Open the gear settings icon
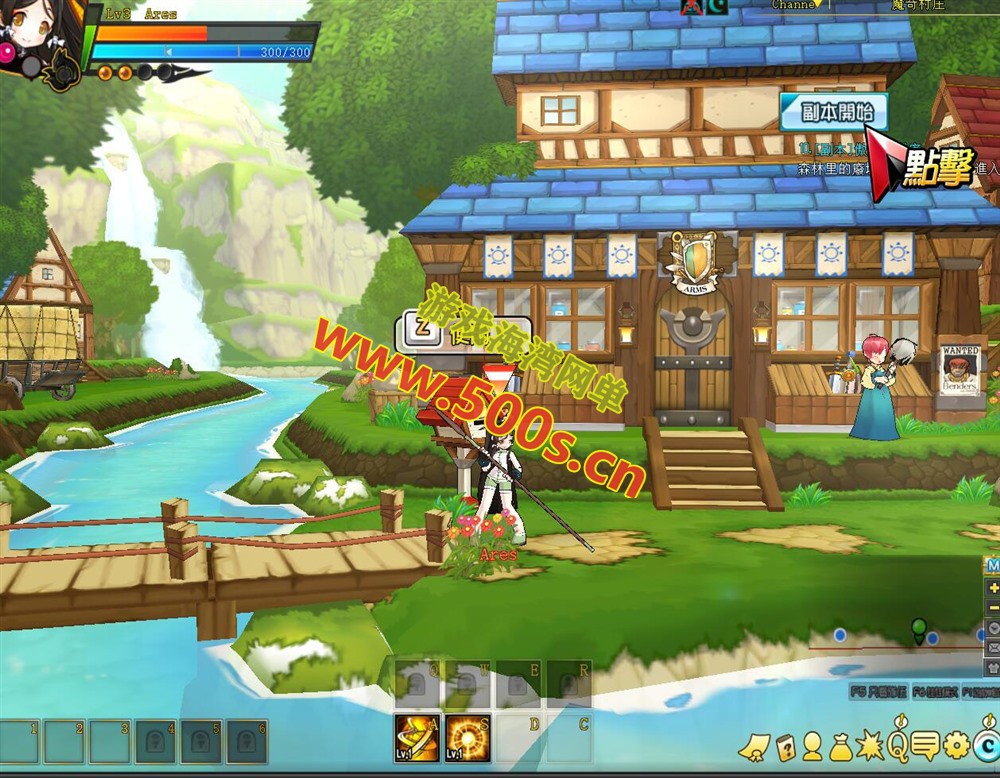1000x778 pixels. (x=957, y=745)
